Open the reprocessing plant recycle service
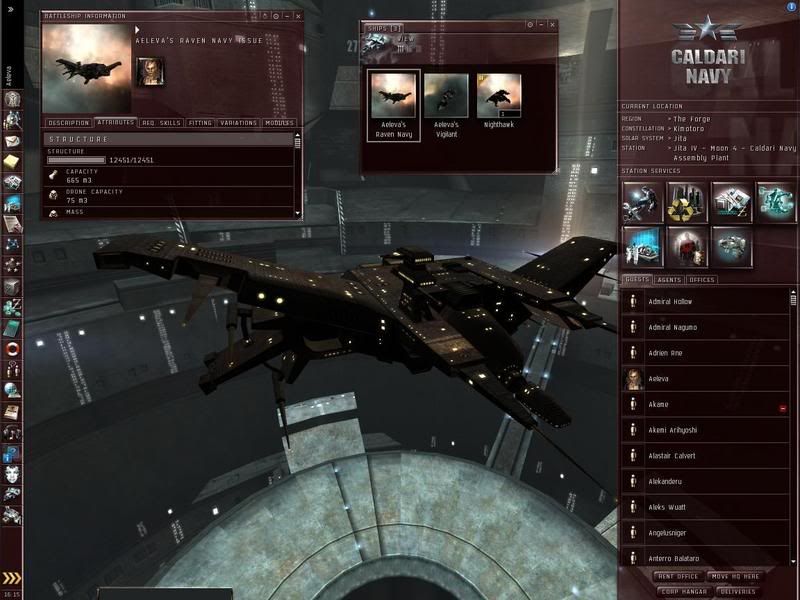 (x=686, y=202)
